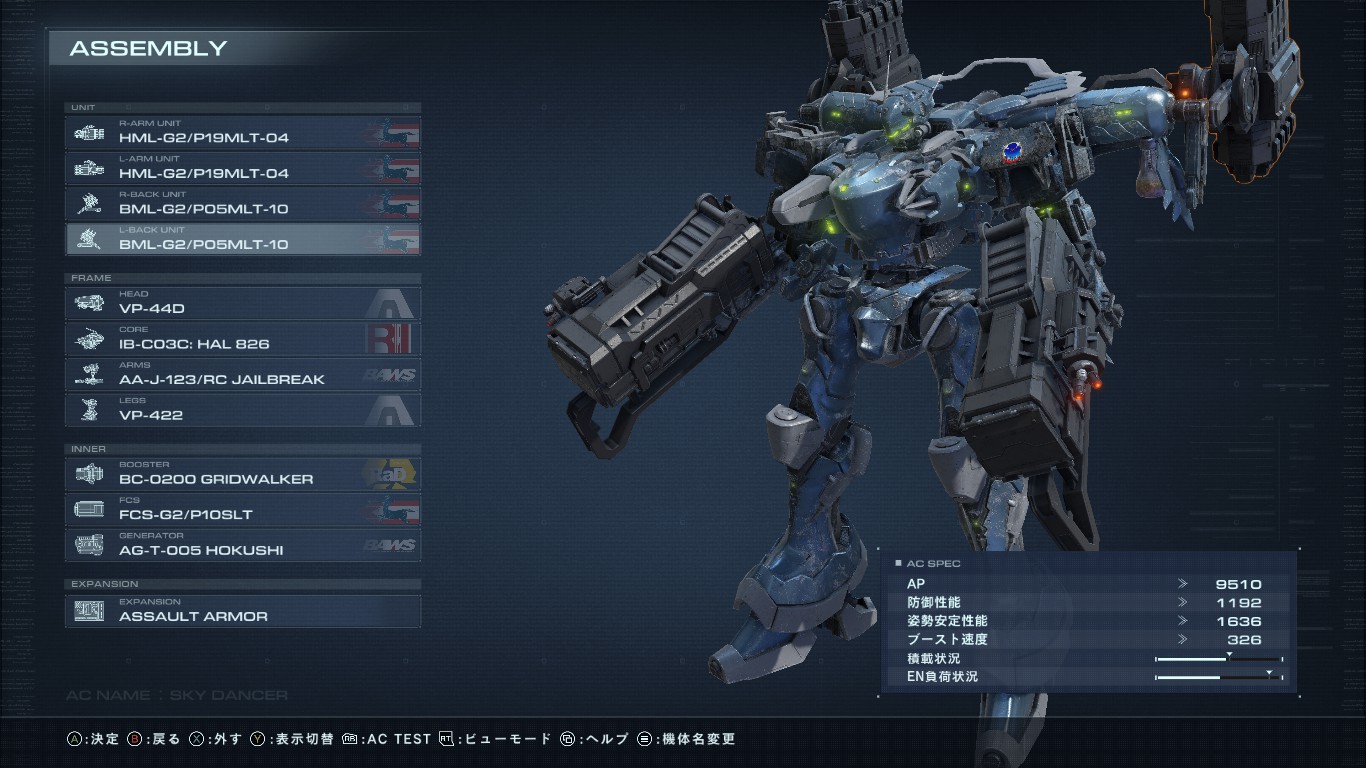Open the BOOSTER BC-0200 GRIDWALKER entry
This screenshot has width=1366, height=768.
click(x=243, y=474)
